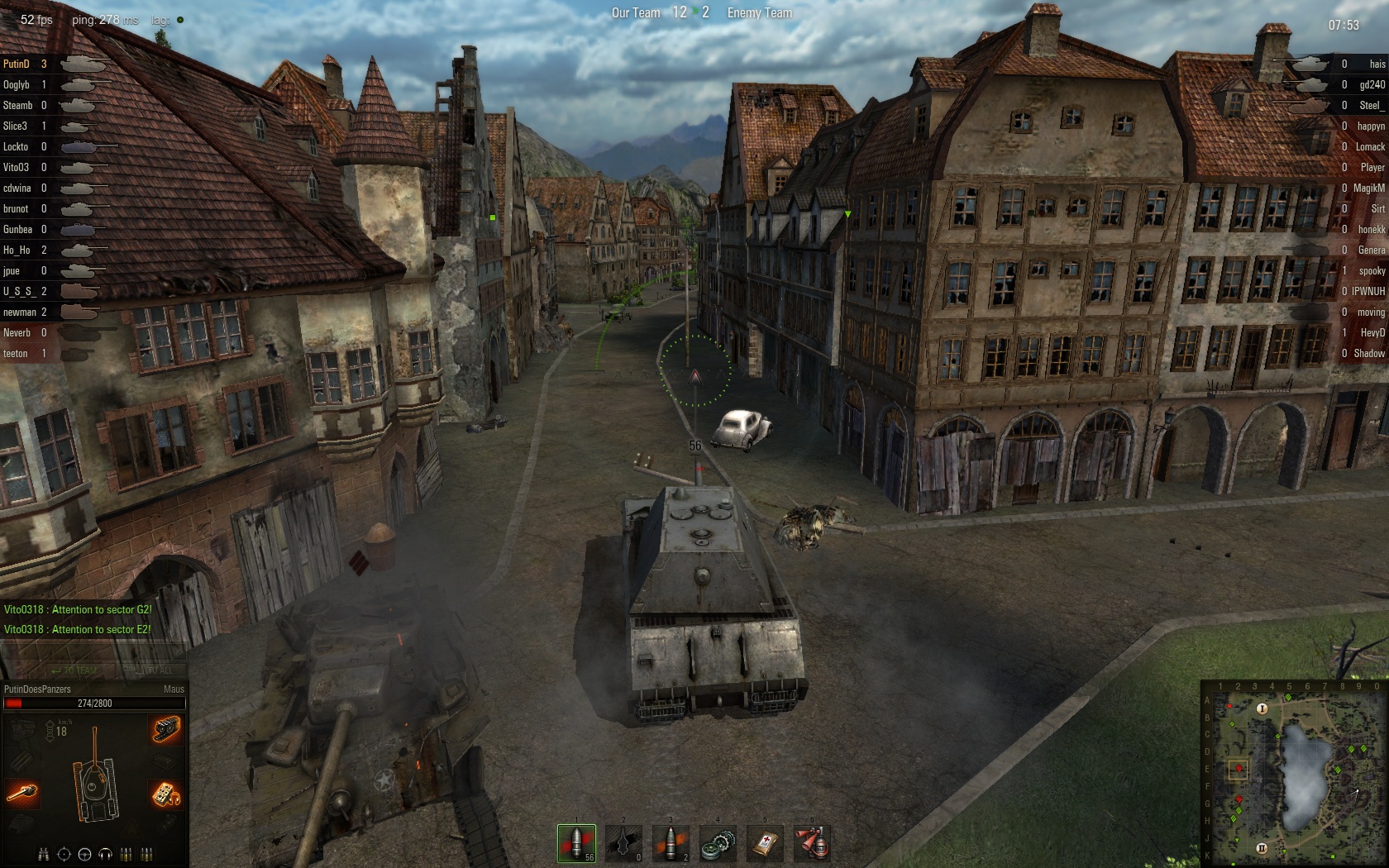1389x868 pixels.
Task: Click base marker II on the minimap
Action: coord(1262,848)
